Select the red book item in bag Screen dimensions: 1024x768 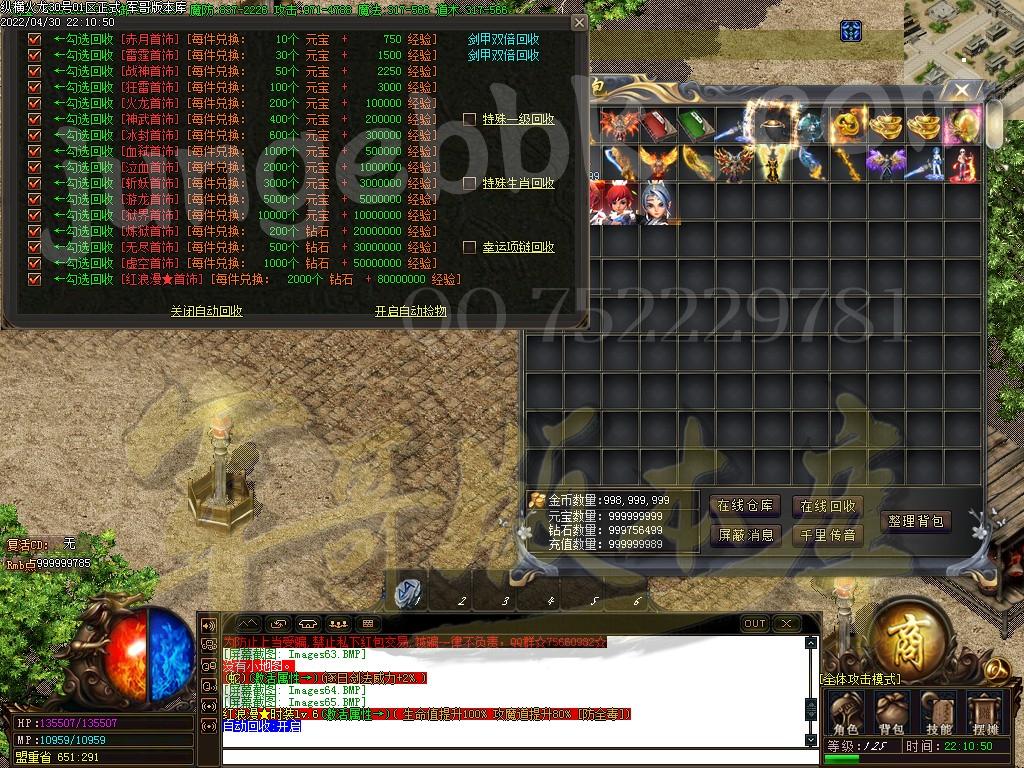coord(658,126)
